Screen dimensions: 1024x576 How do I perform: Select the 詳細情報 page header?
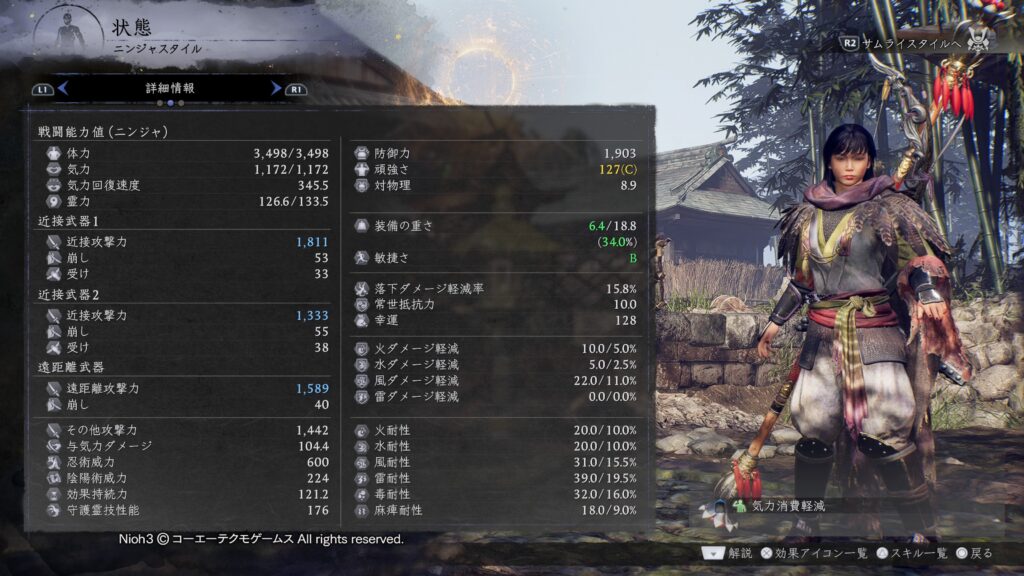(x=170, y=88)
